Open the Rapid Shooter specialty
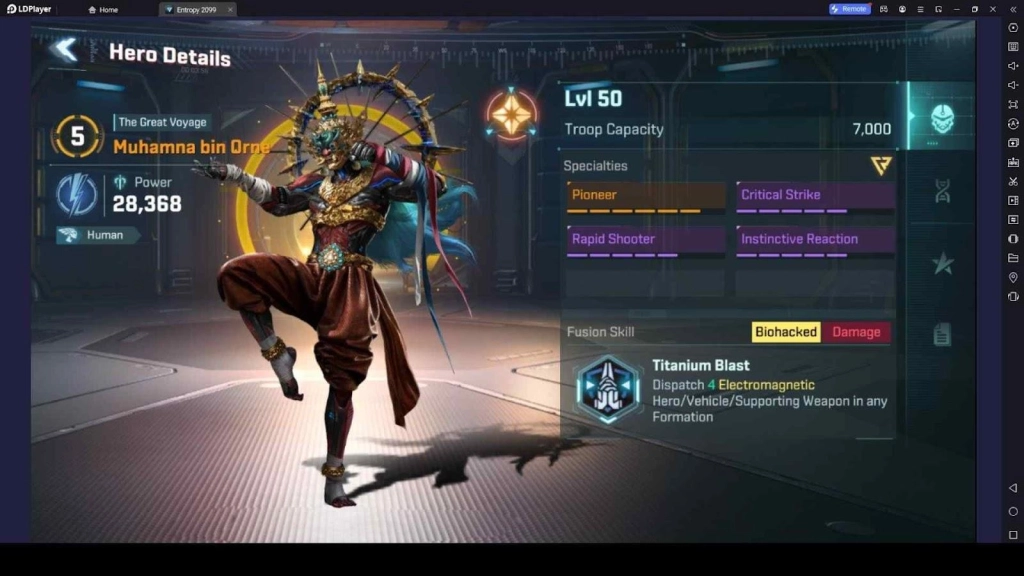Screen dimensions: 1024x576 tap(646, 240)
